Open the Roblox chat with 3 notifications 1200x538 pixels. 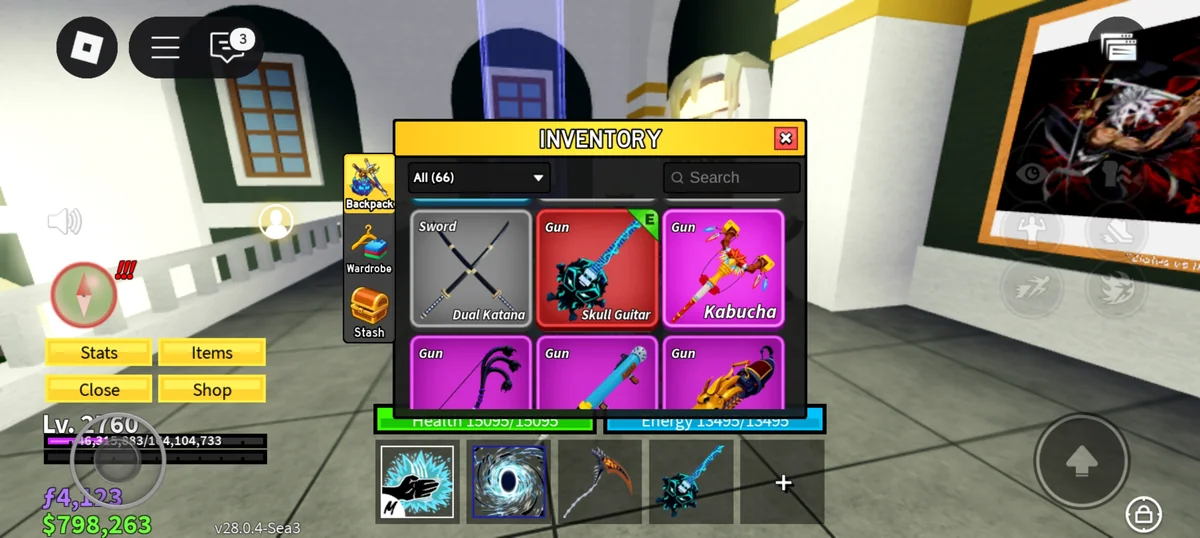coord(228,47)
